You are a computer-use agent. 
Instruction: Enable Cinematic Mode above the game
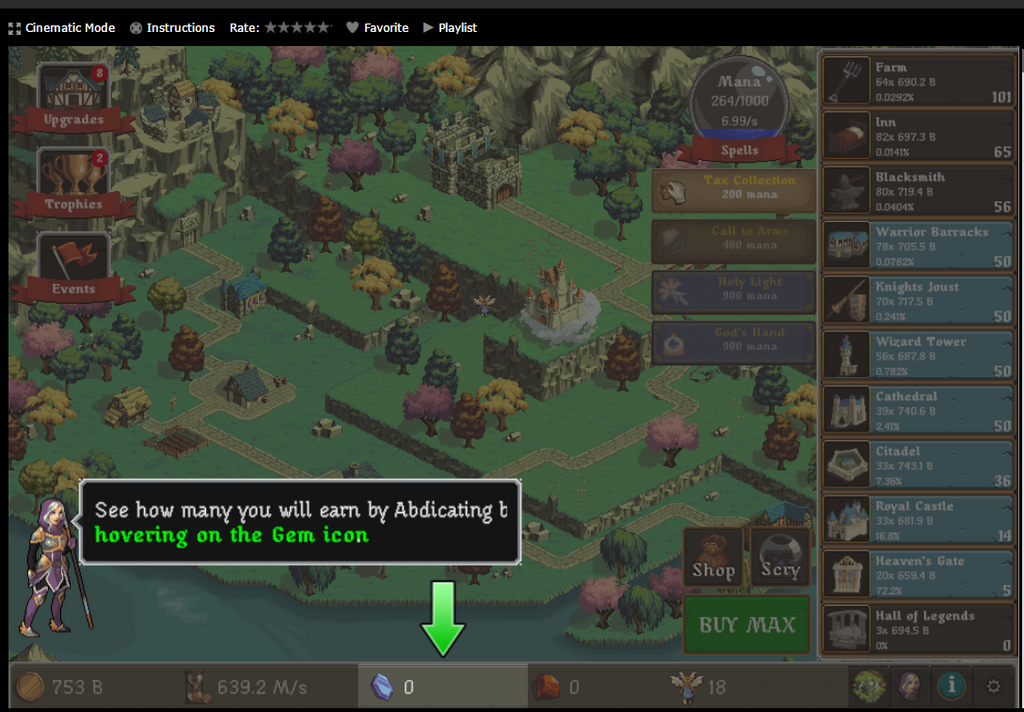[x=62, y=28]
